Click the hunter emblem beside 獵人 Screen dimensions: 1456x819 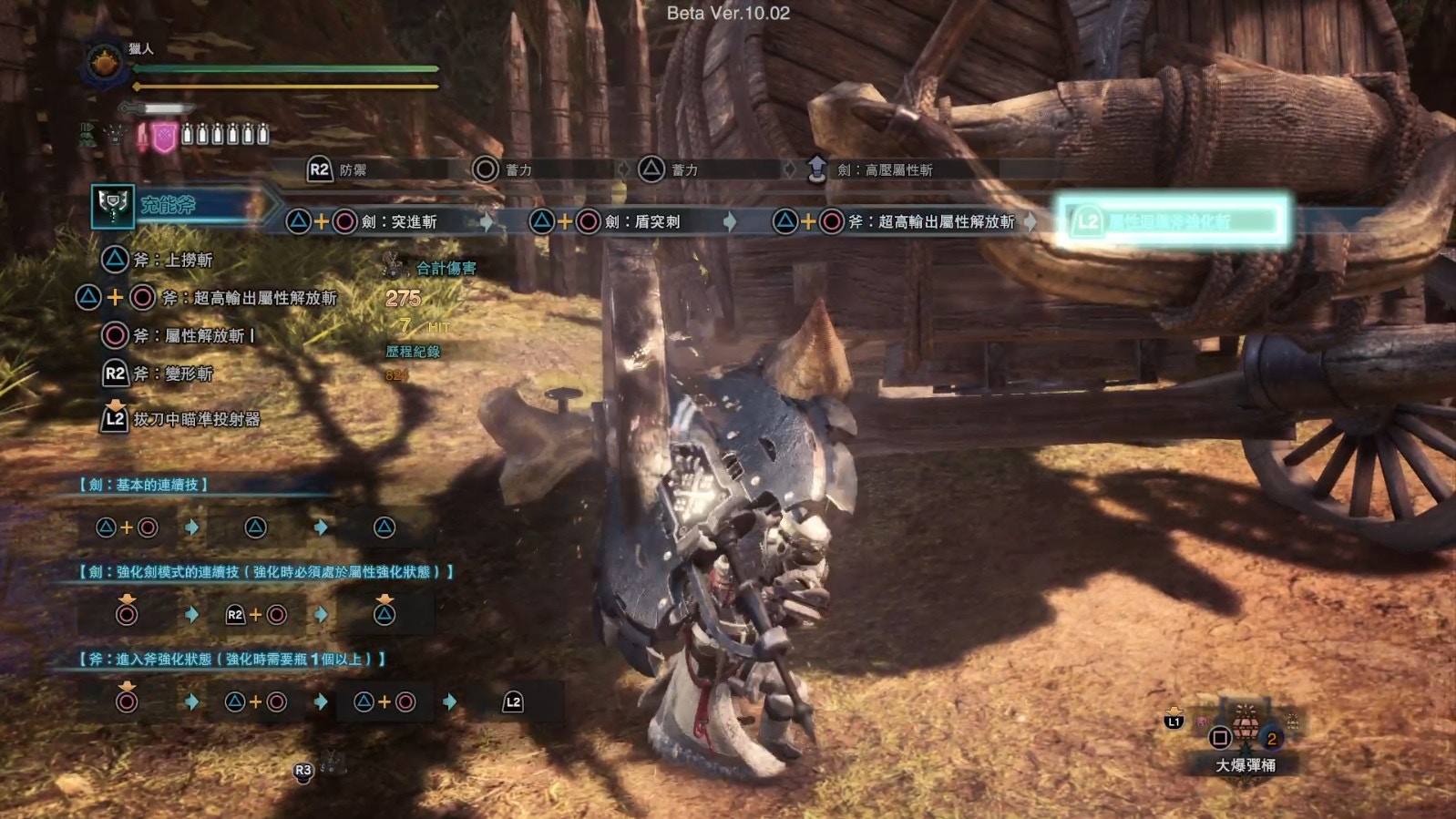coord(104,64)
